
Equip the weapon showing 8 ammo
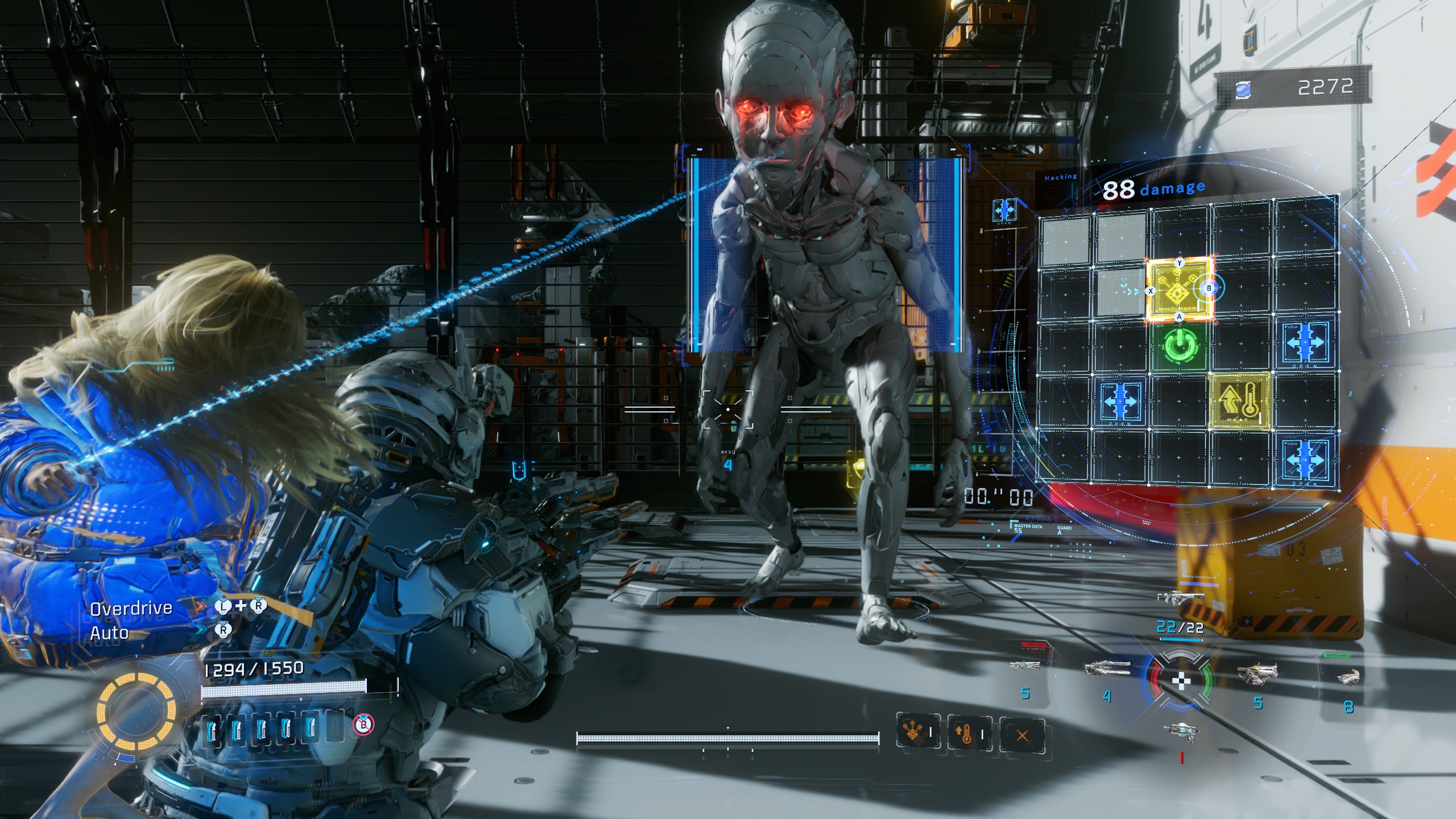pyautogui.click(x=1347, y=677)
